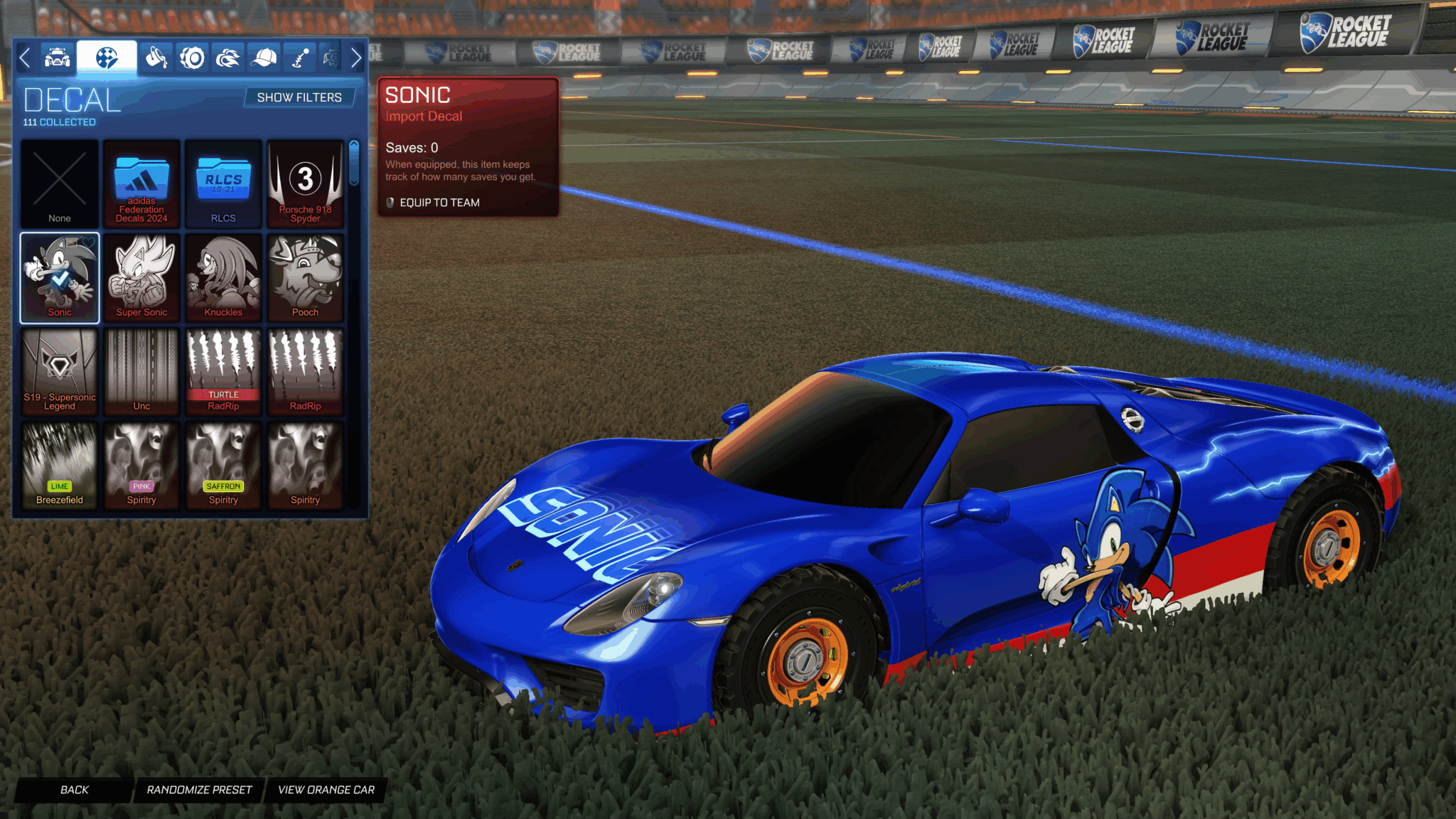This screenshot has width=1456, height=819.
Task: Click the Back option at bottom
Action: pyautogui.click(x=73, y=790)
